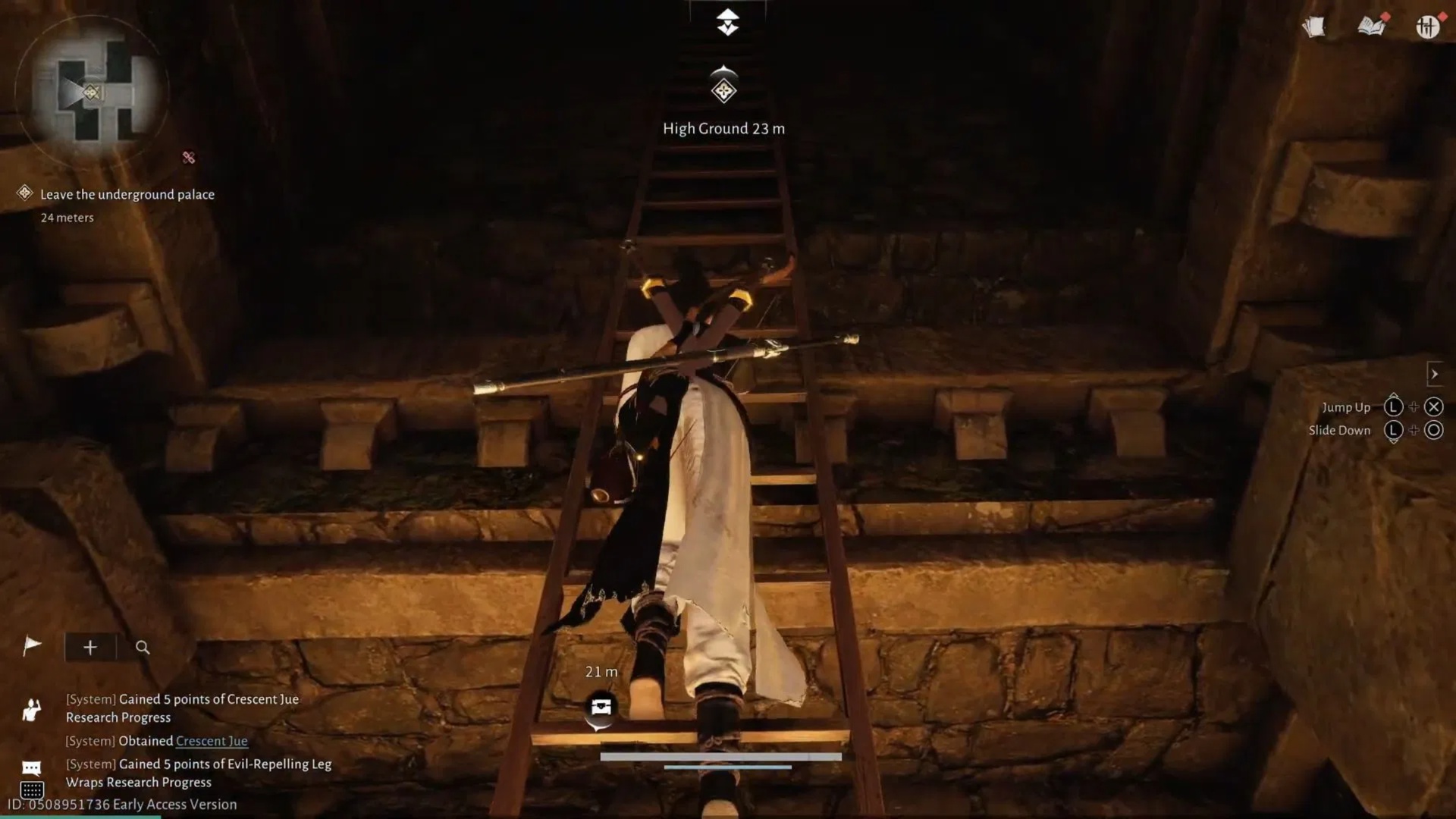Open the chat bubble message icon
The height and width of the screenshot is (819, 1456).
coord(30,768)
